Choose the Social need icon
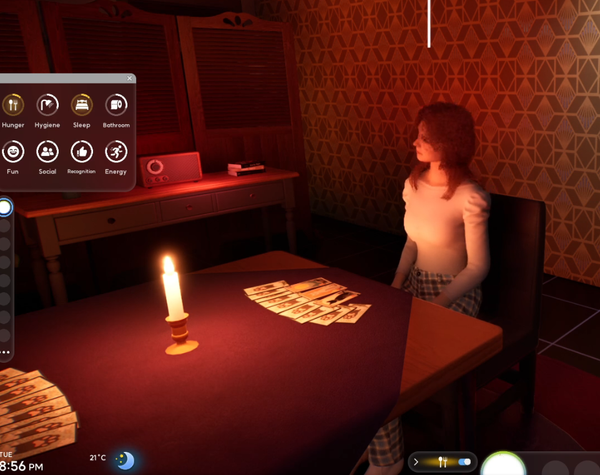 click(47, 151)
